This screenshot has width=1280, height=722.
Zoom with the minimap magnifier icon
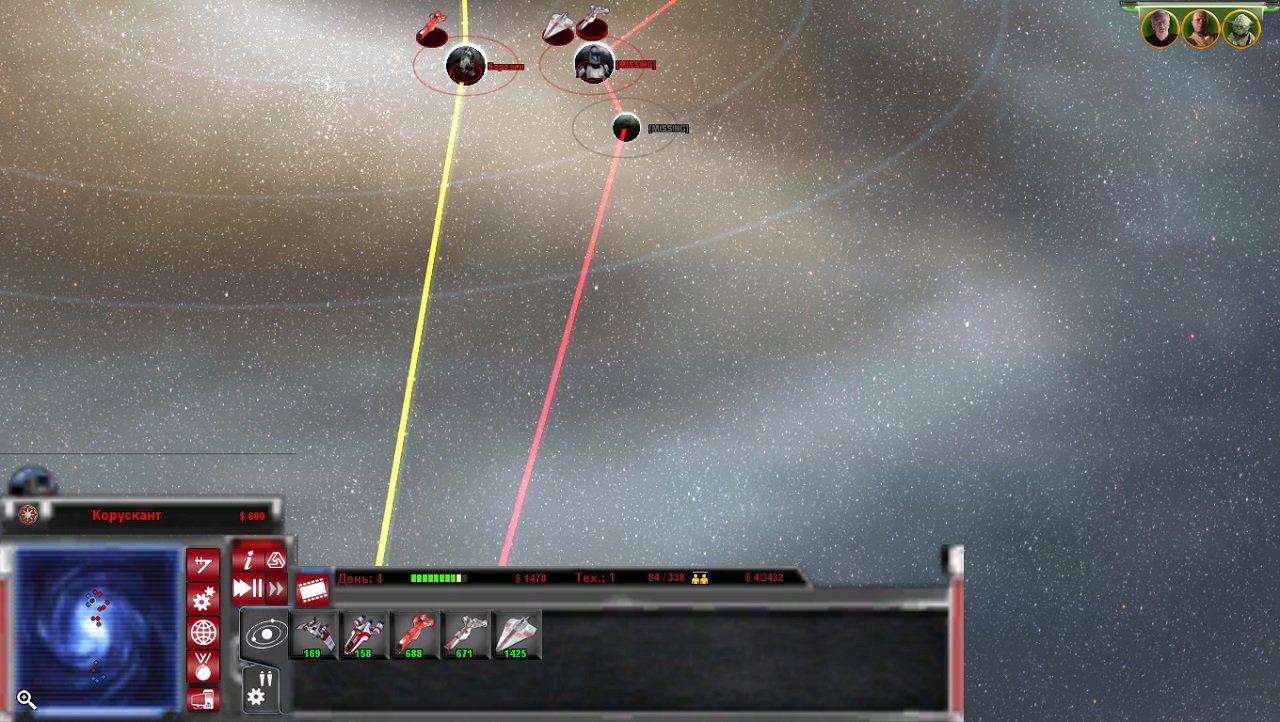(27, 700)
